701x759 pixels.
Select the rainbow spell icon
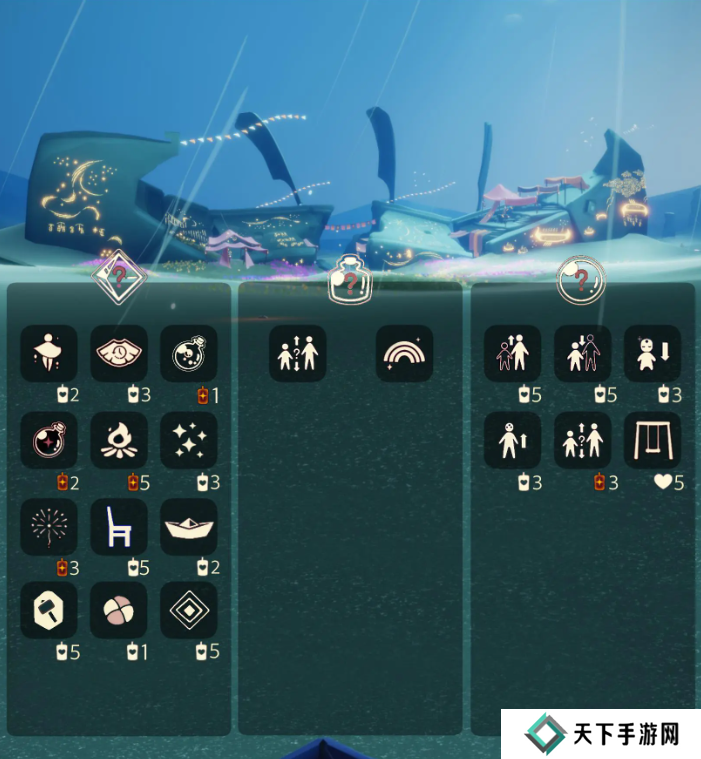coord(405,353)
